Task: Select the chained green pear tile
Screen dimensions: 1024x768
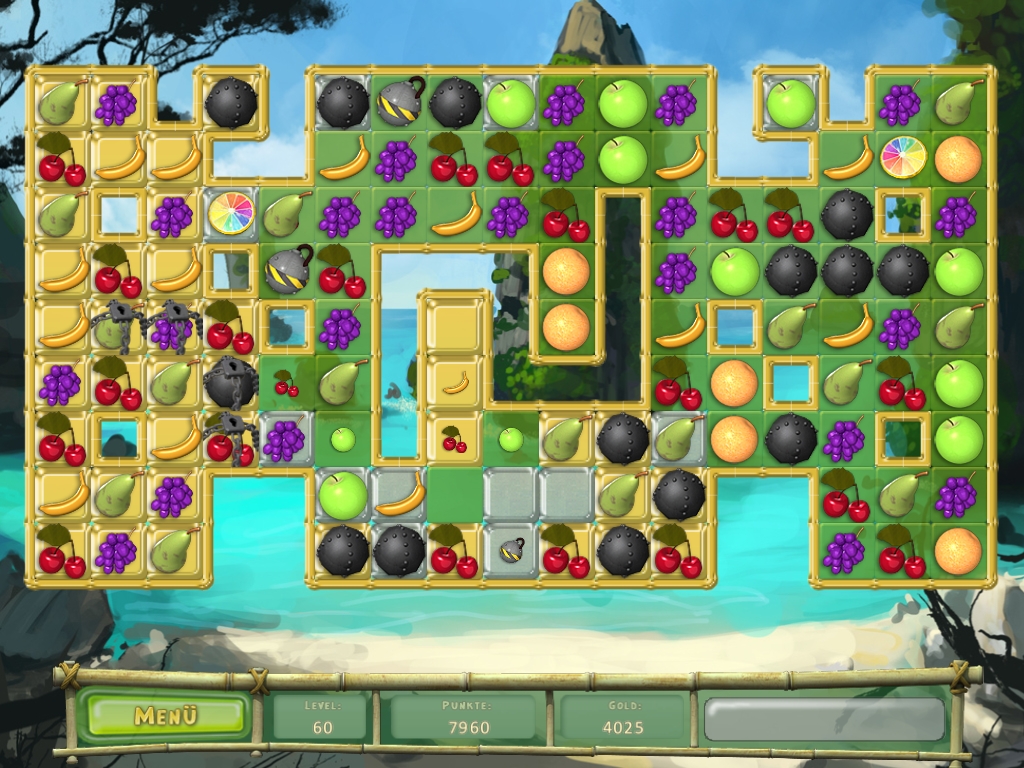Action: click(117, 327)
